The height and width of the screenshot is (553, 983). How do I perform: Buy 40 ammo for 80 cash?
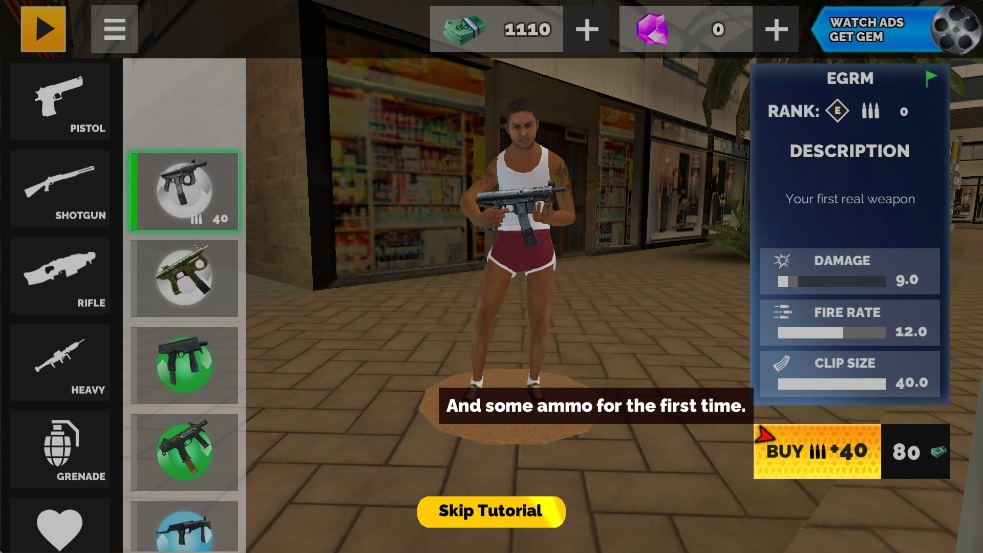click(851, 451)
